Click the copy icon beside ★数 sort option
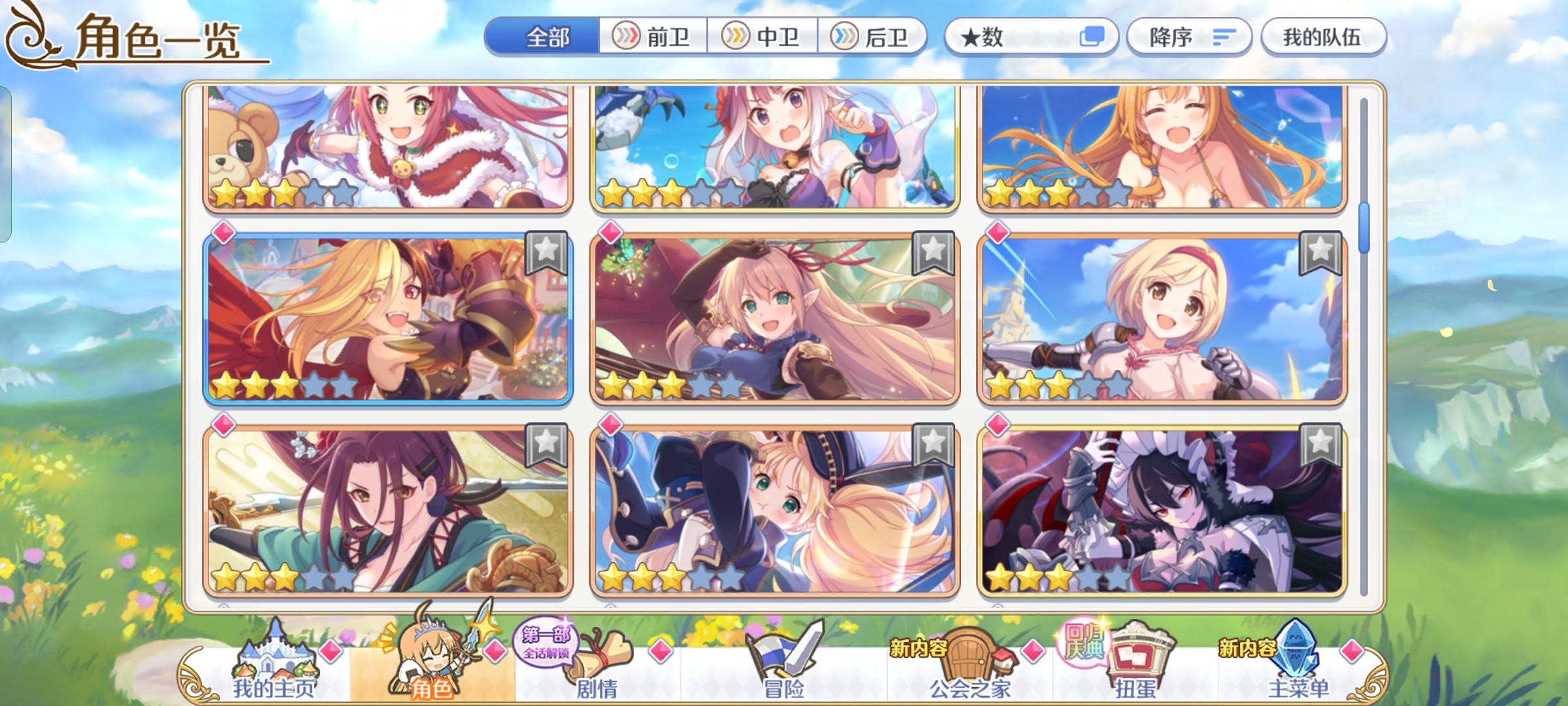Image resolution: width=1568 pixels, height=706 pixels. coord(1094,37)
